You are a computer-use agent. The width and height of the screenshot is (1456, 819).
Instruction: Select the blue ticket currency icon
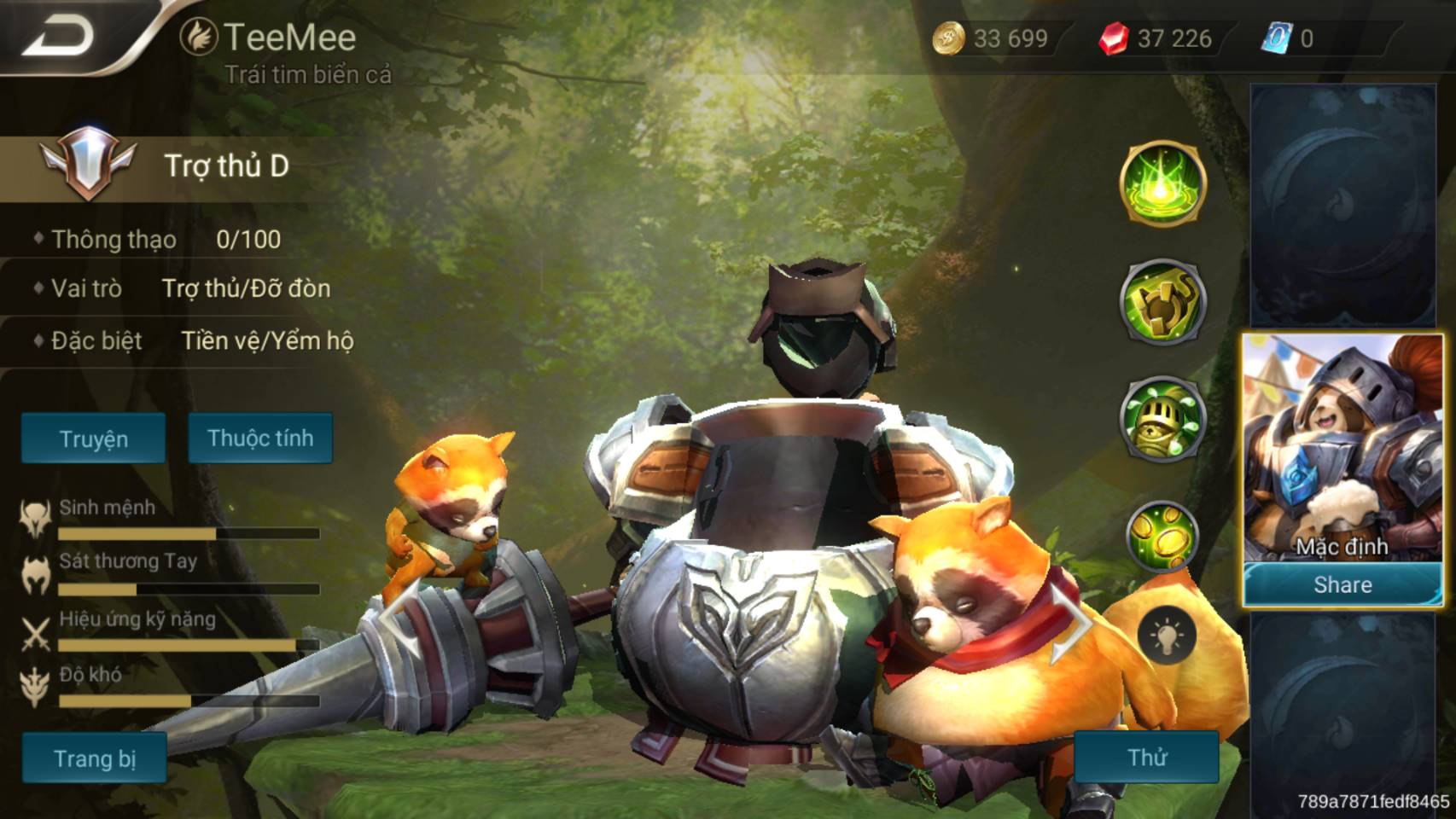coord(1277,38)
